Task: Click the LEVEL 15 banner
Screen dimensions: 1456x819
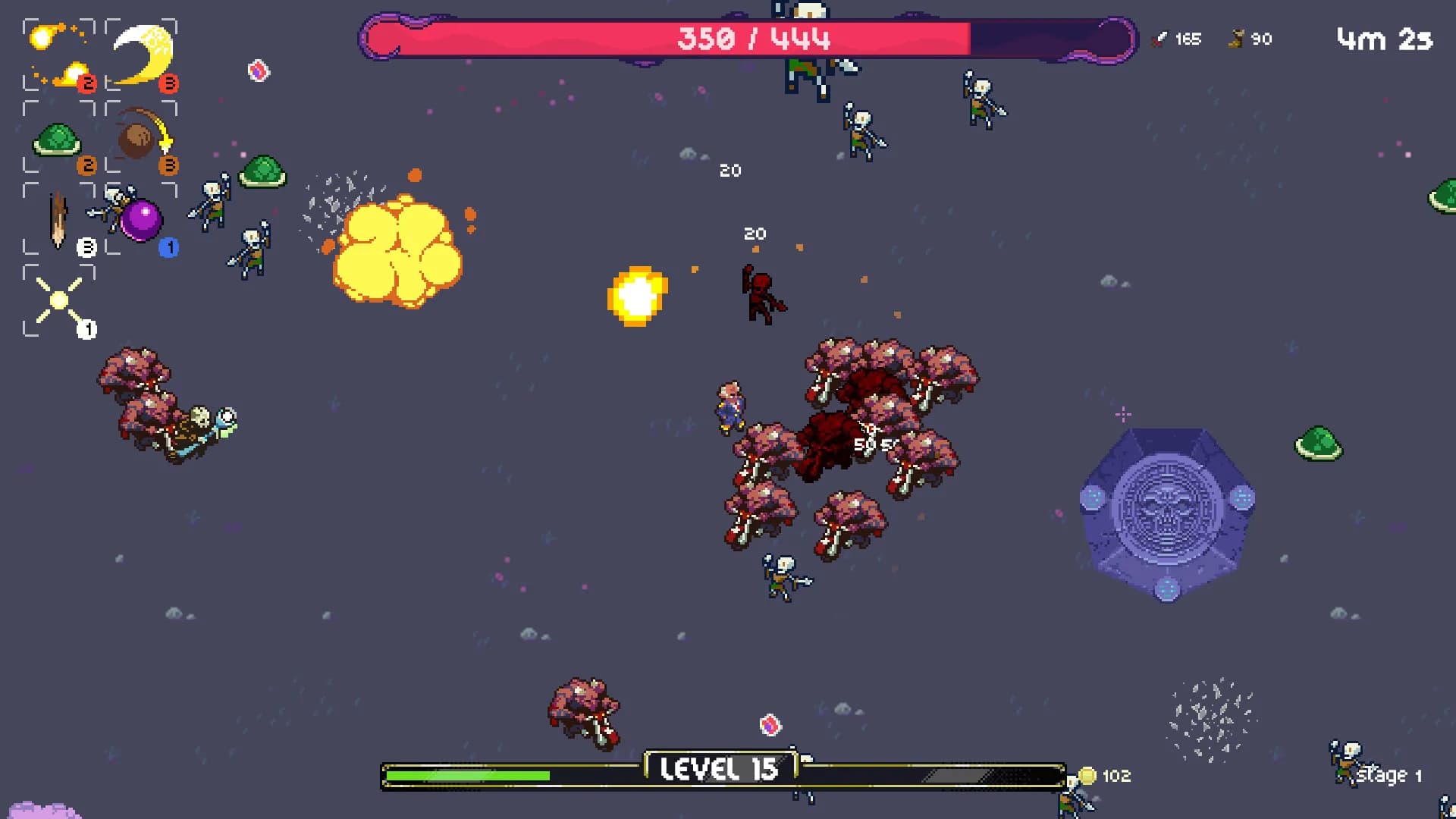Action: click(719, 767)
